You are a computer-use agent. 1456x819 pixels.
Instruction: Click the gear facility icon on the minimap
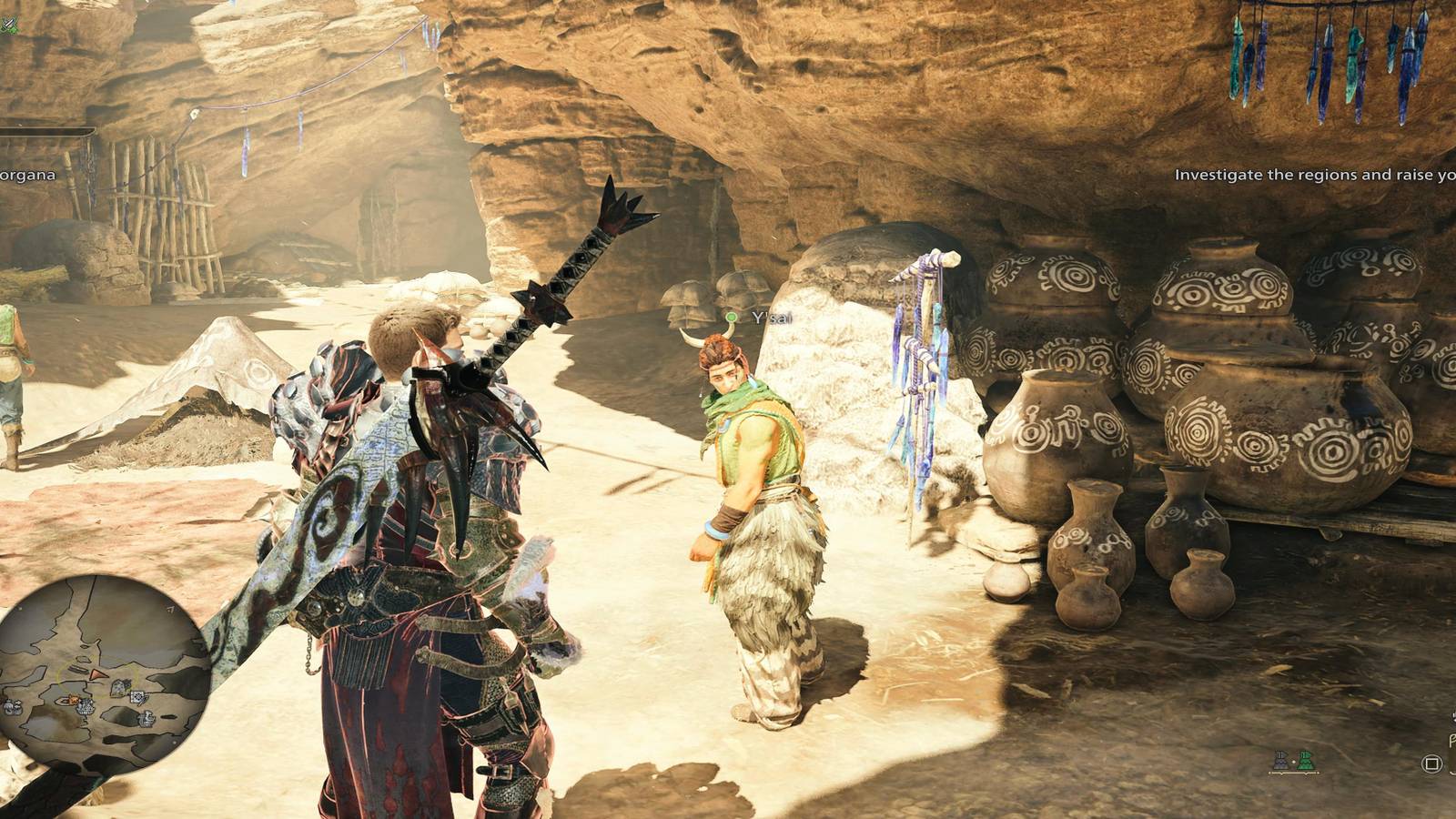point(137,698)
